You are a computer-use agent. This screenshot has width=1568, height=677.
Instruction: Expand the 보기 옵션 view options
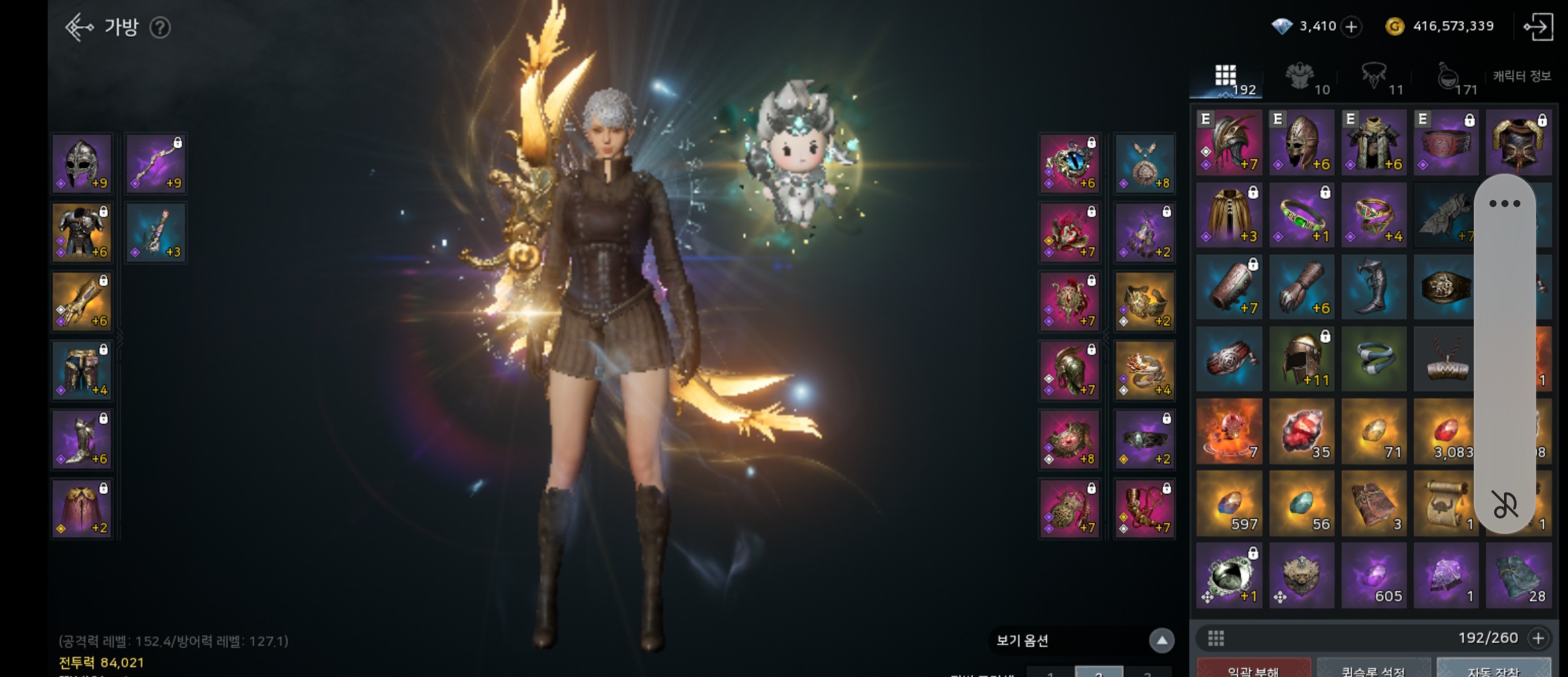(1162, 640)
